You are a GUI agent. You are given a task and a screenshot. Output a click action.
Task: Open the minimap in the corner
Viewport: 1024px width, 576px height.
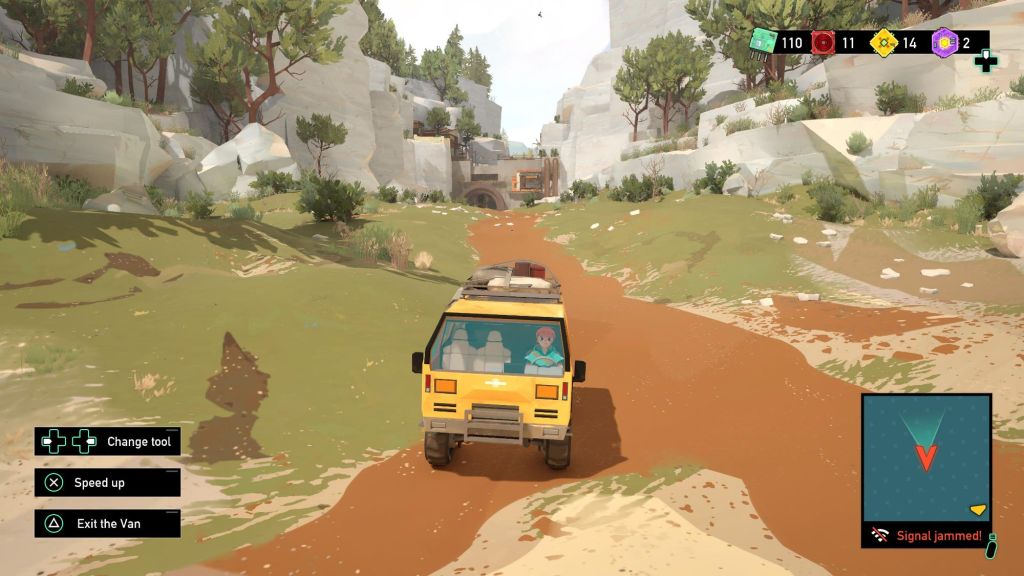click(926, 458)
